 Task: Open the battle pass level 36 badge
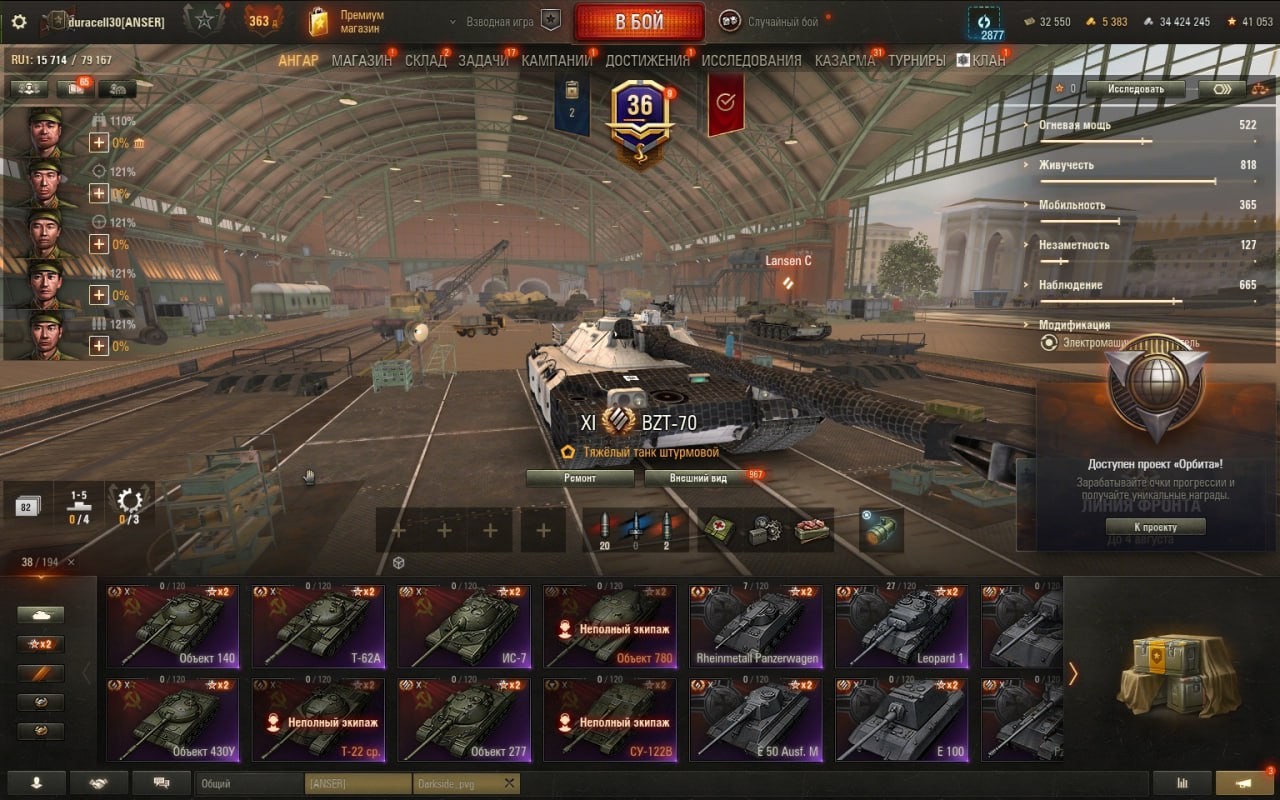(639, 110)
